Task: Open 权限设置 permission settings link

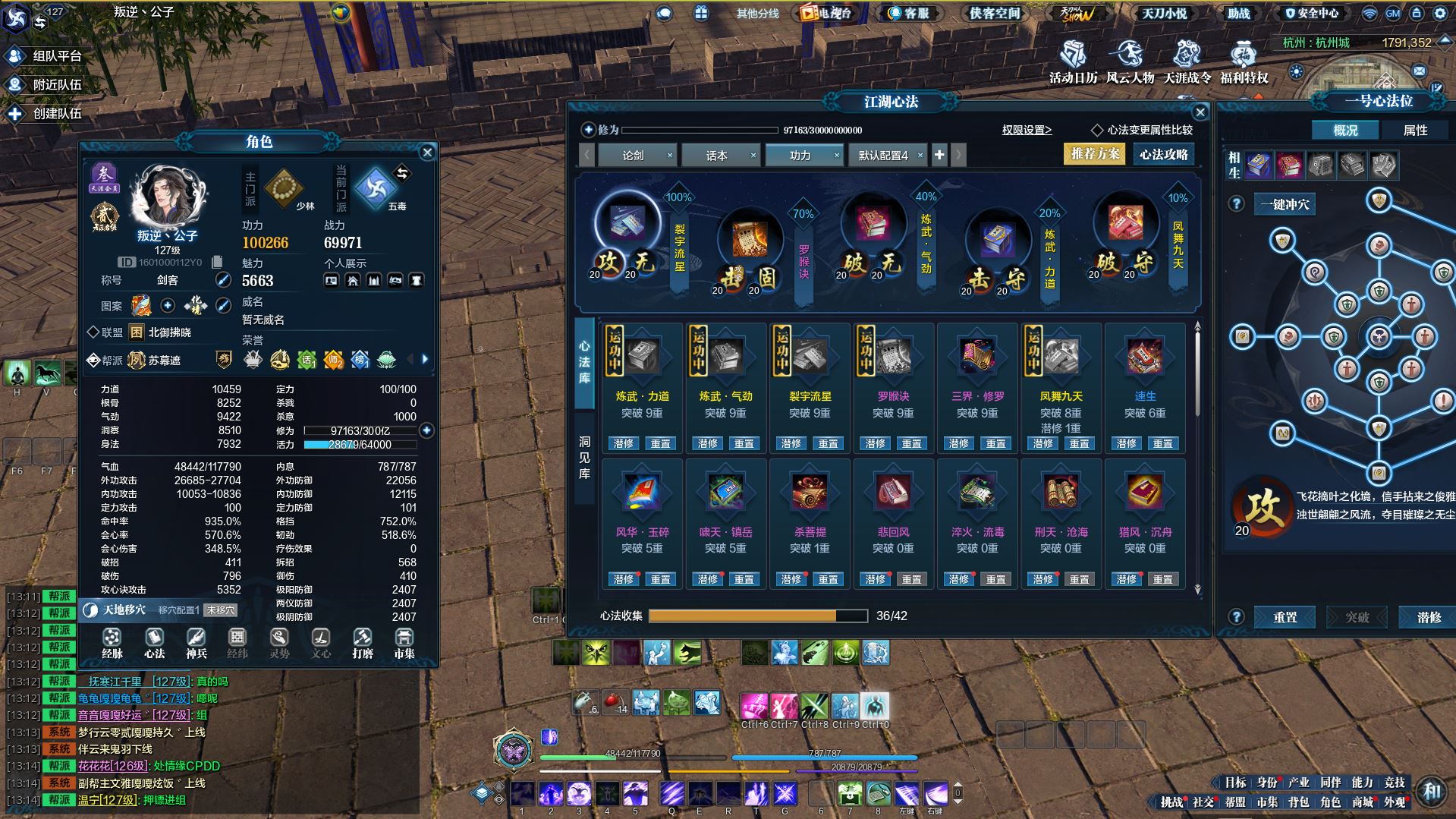Action: pyautogui.click(x=1027, y=130)
